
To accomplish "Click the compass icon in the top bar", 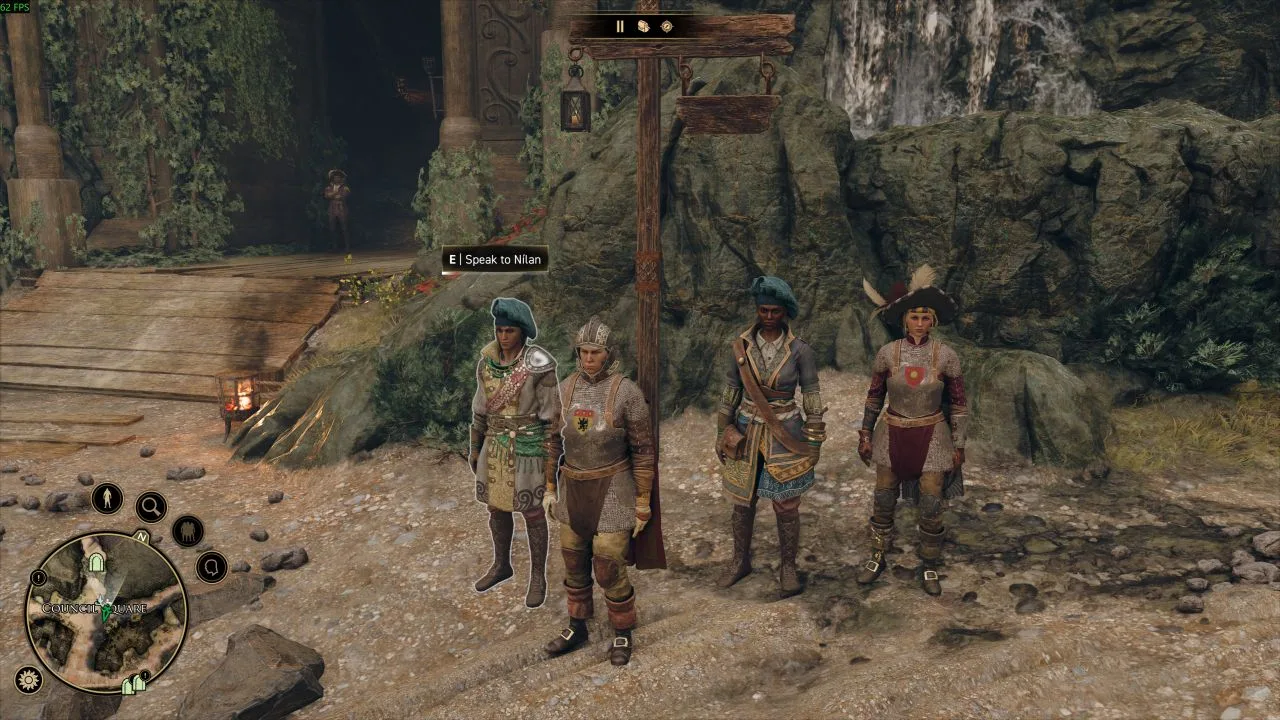I will coord(667,27).
